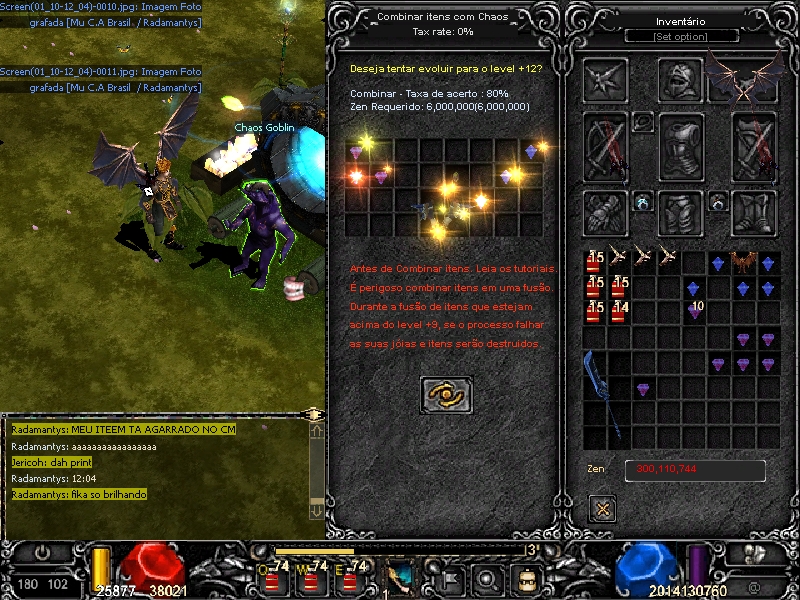Select the equipped wings slot
The width and height of the screenshot is (800, 600).
[745, 78]
